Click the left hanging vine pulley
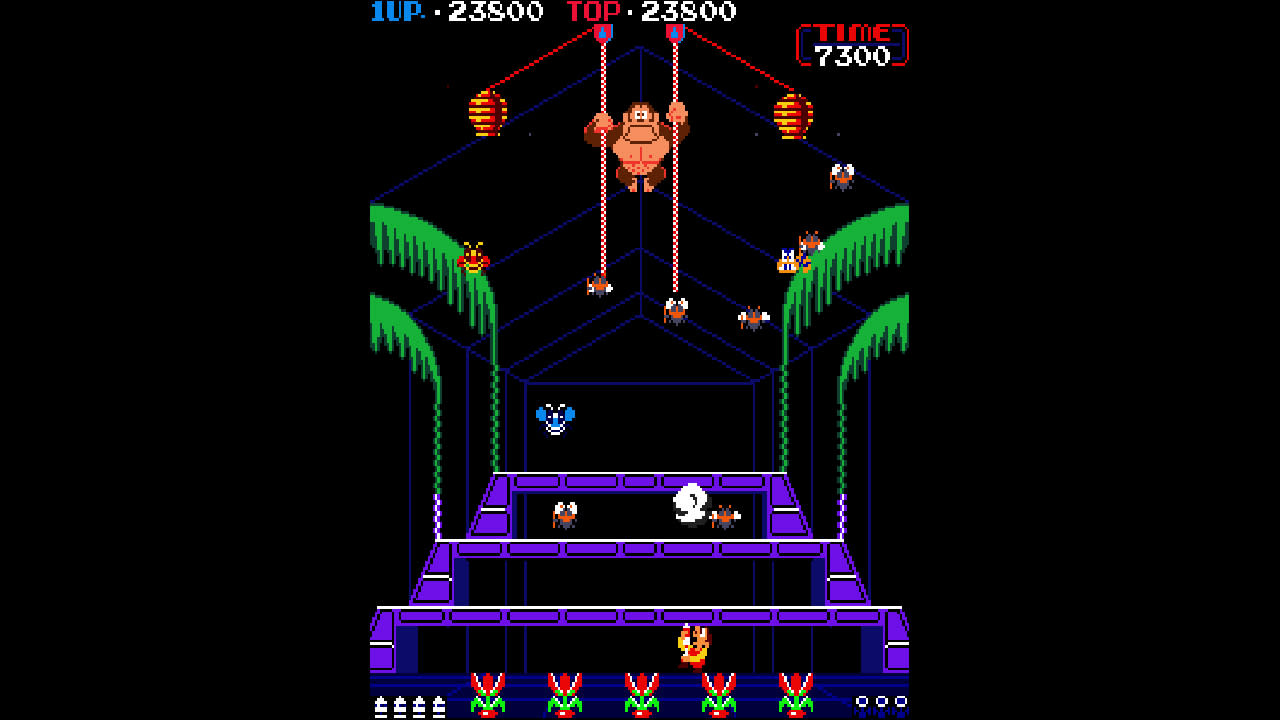This screenshot has height=720, width=1280. (x=601, y=32)
